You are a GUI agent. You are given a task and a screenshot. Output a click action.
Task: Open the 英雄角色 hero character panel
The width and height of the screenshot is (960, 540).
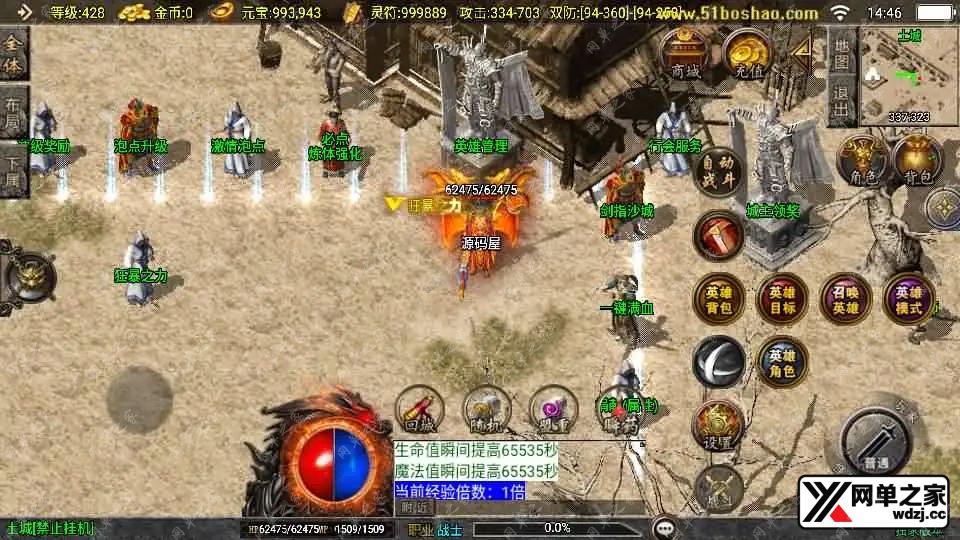[781, 362]
